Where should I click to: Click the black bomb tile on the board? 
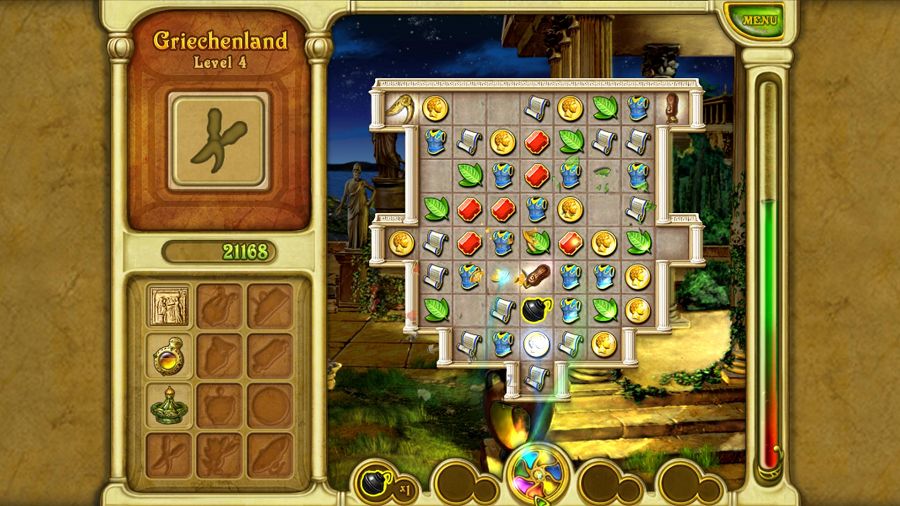tap(534, 309)
